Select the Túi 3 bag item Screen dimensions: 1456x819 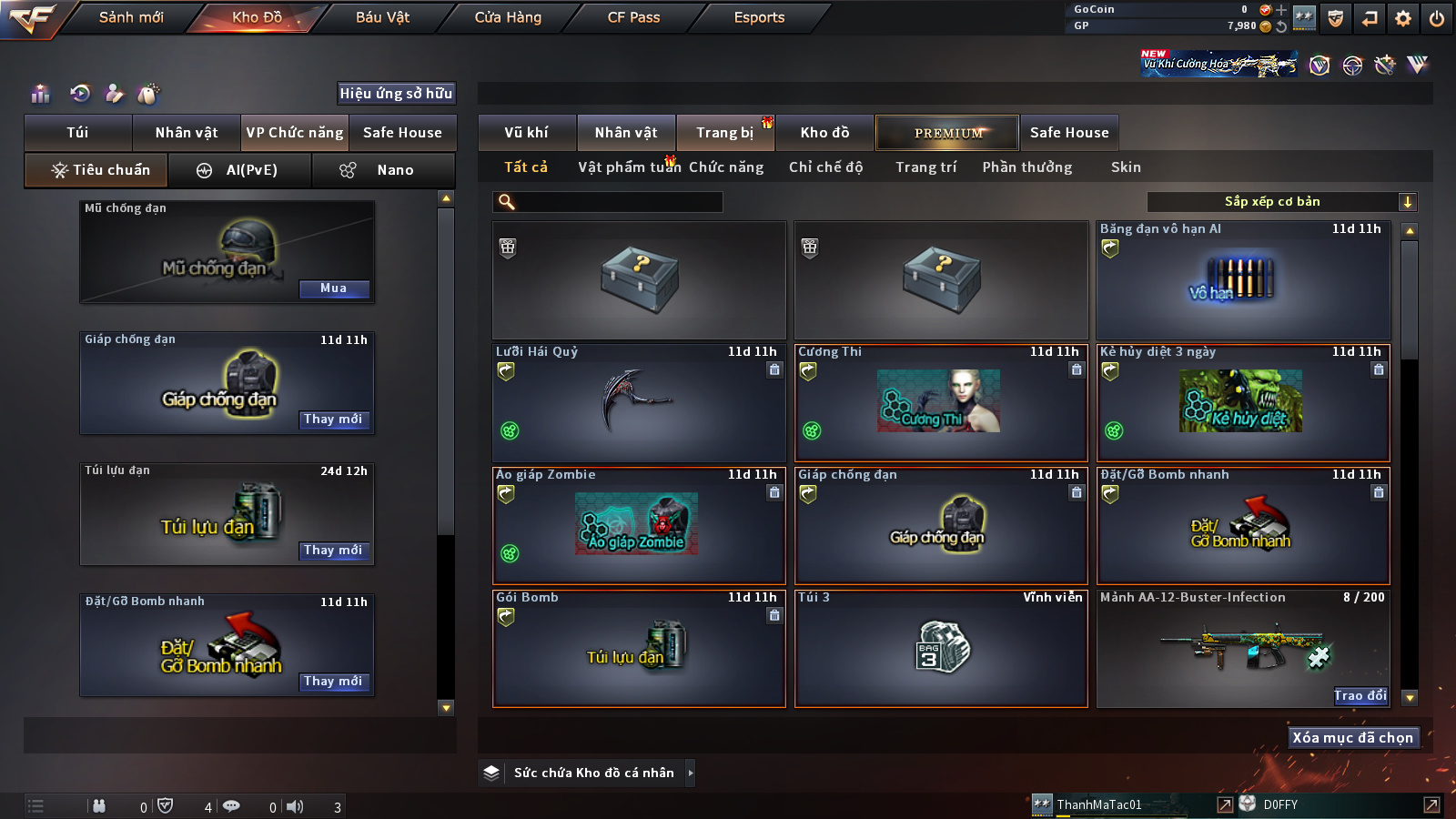point(941,649)
